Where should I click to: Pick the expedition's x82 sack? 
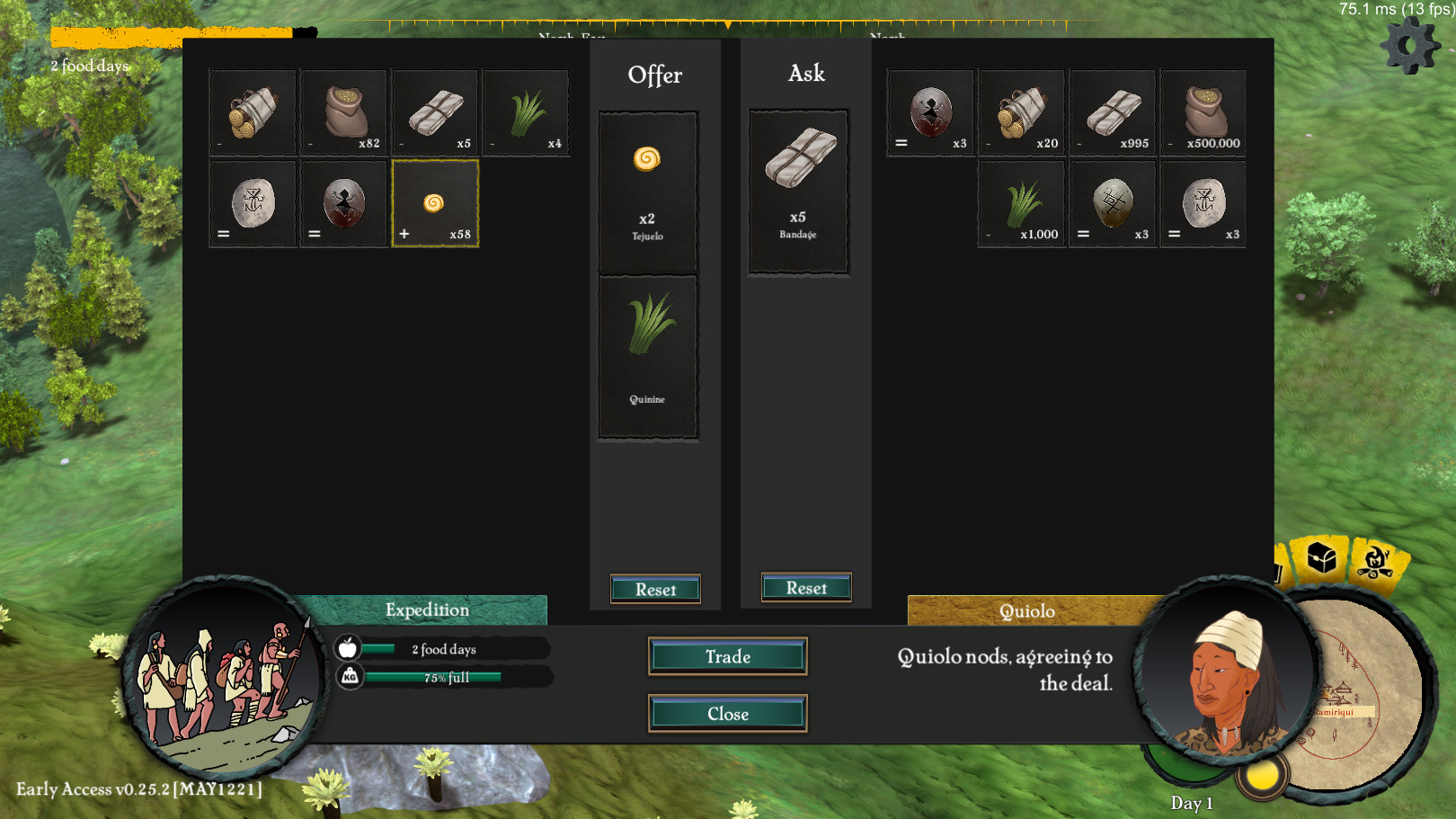344,113
